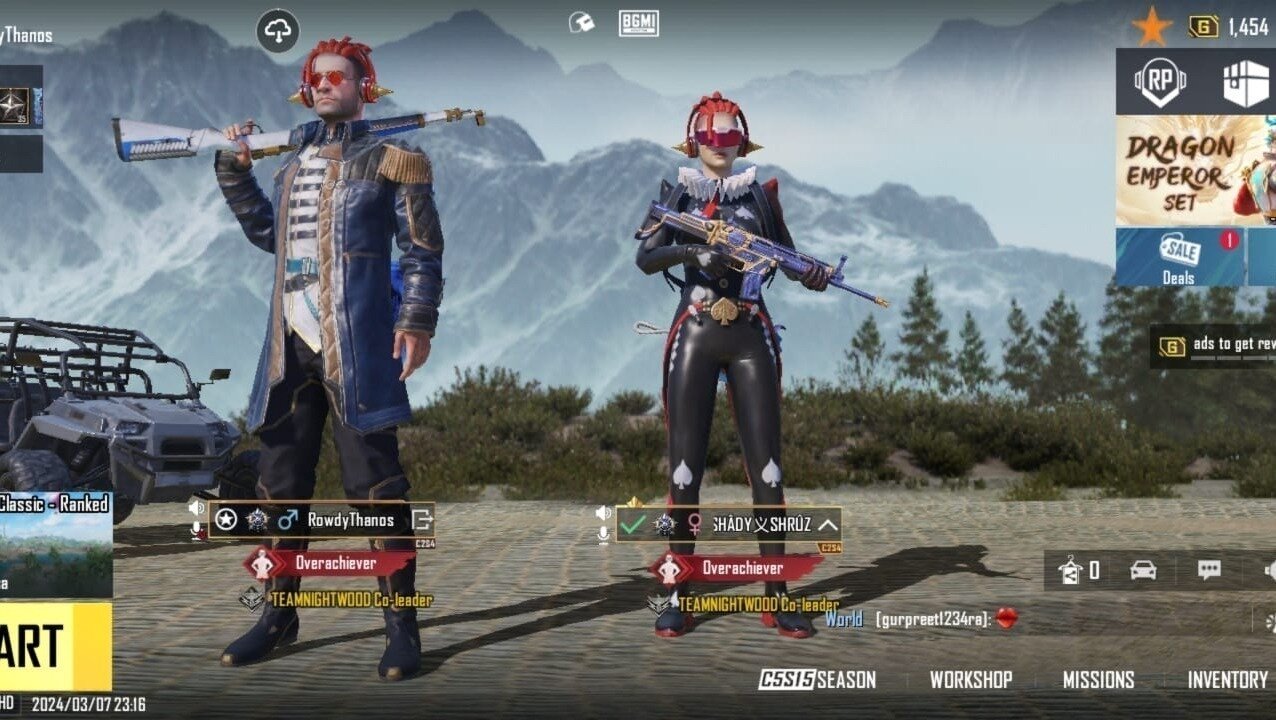This screenshot has width=1276, height=720.
Task: Leave team via RowdyThanos exit icon
Action: [x=421, y=520]
